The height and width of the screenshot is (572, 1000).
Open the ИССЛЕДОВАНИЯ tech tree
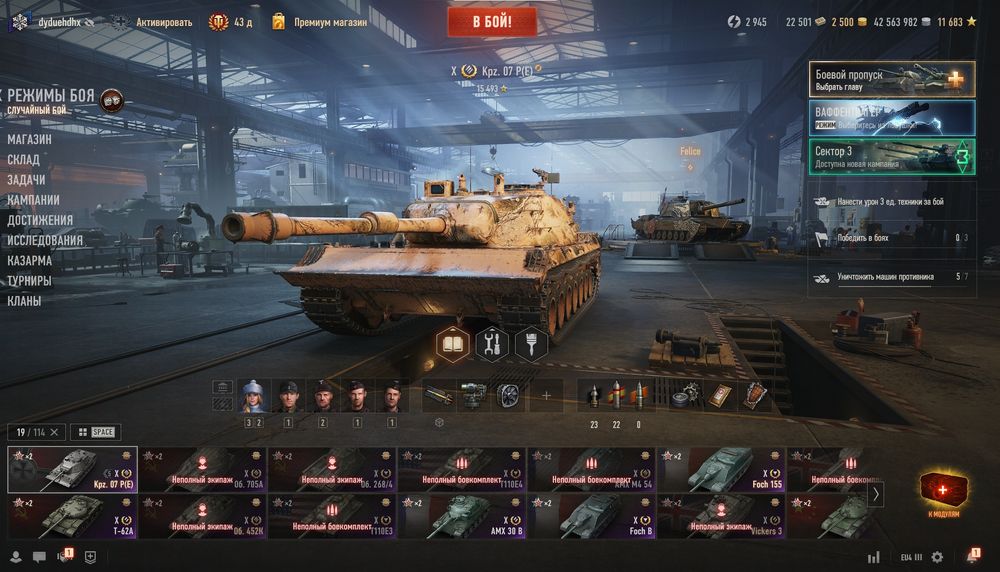click(45, 240)
